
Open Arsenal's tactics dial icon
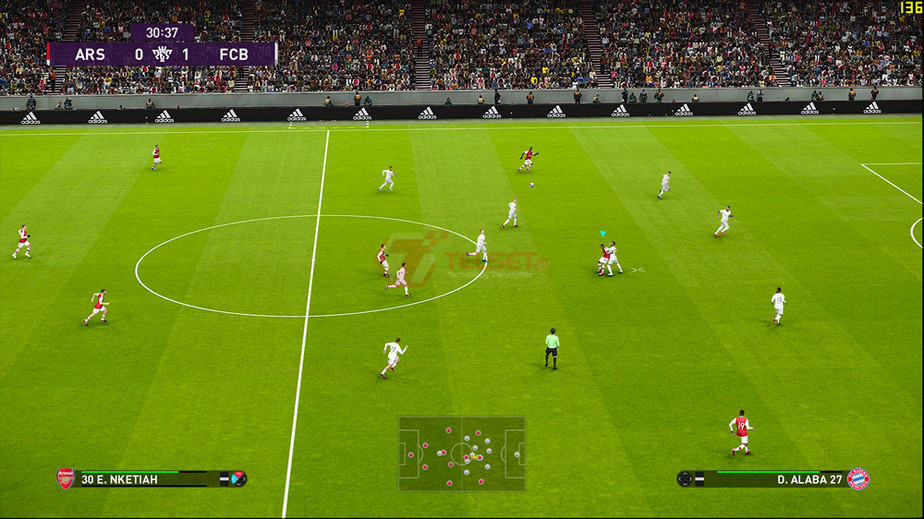pos(238,479)
